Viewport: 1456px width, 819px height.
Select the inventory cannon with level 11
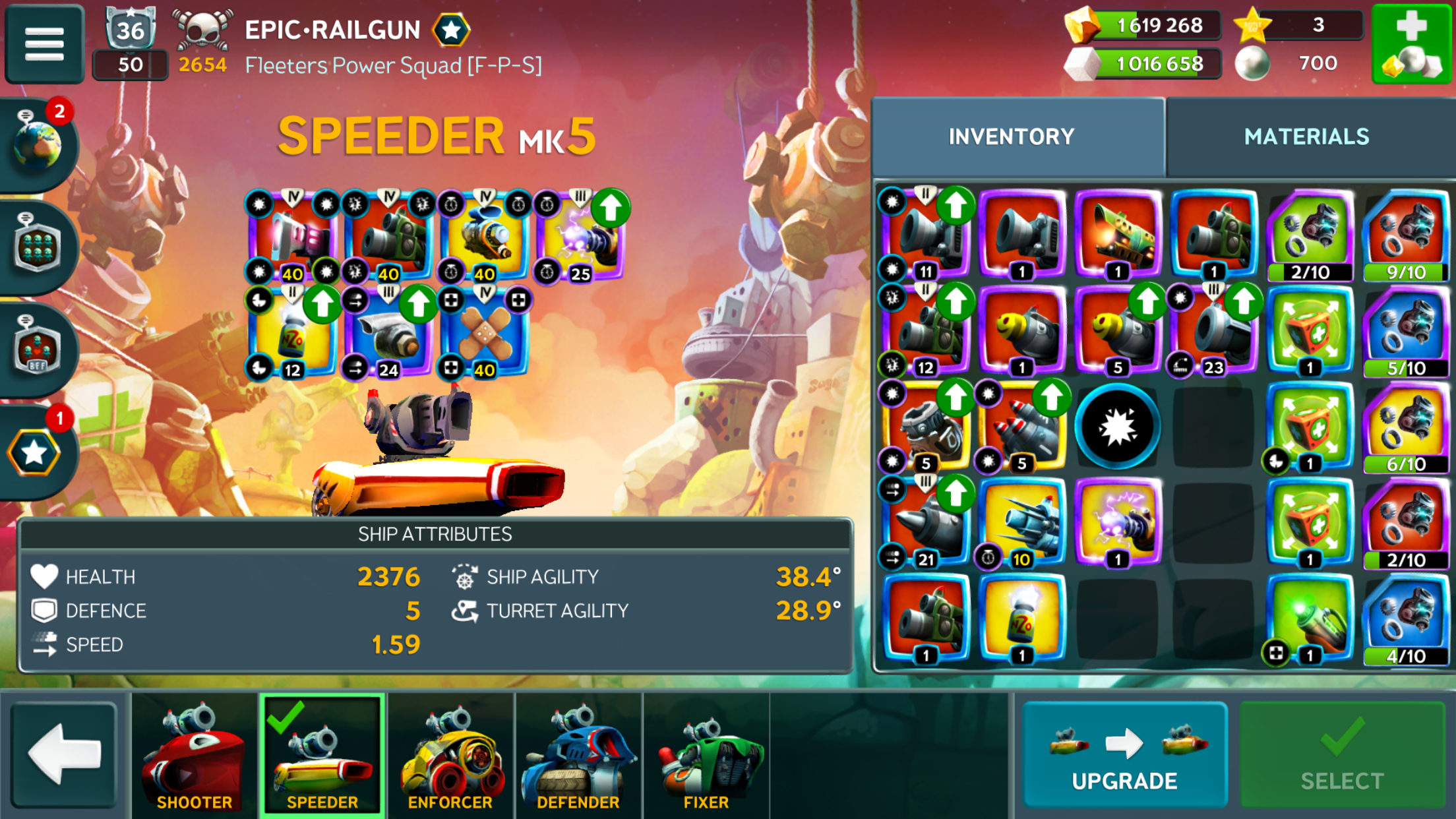click(925, 234)
